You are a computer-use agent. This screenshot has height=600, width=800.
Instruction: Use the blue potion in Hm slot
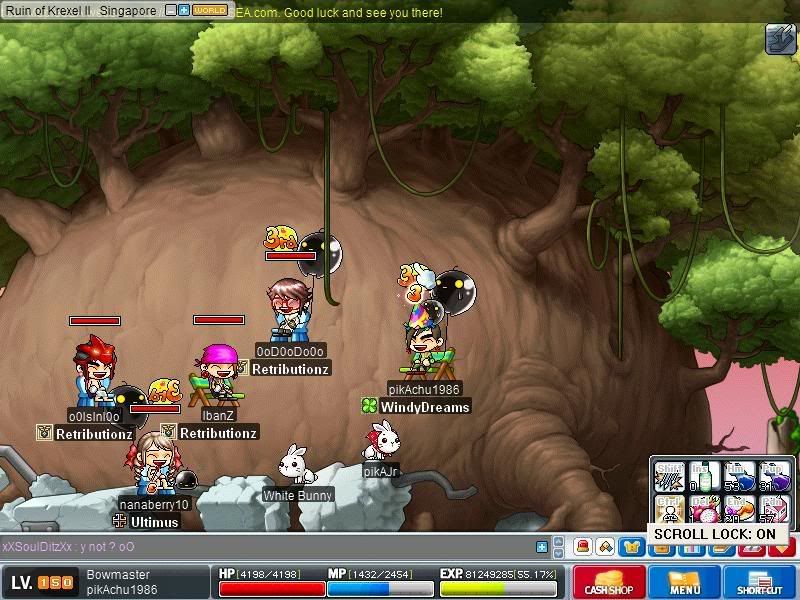coord(740,477)
